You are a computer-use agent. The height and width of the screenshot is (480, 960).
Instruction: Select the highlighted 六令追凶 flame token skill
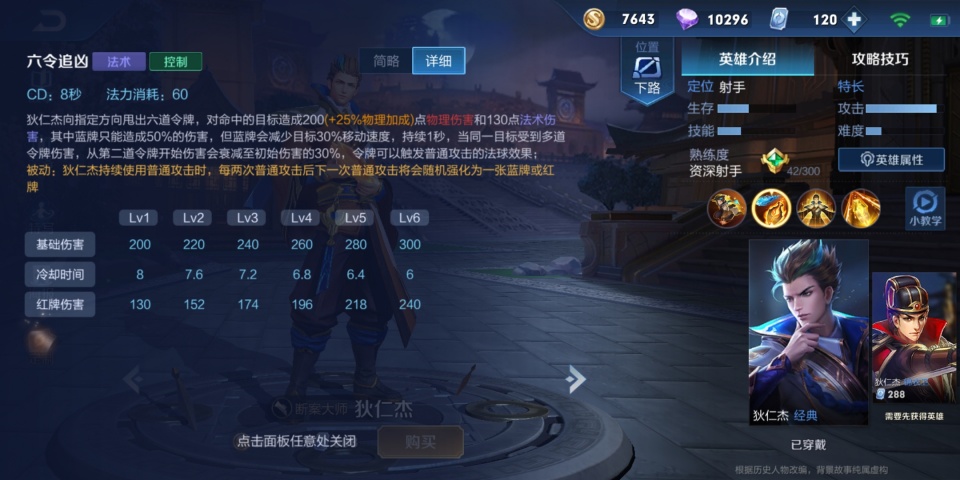coord(771,208)
